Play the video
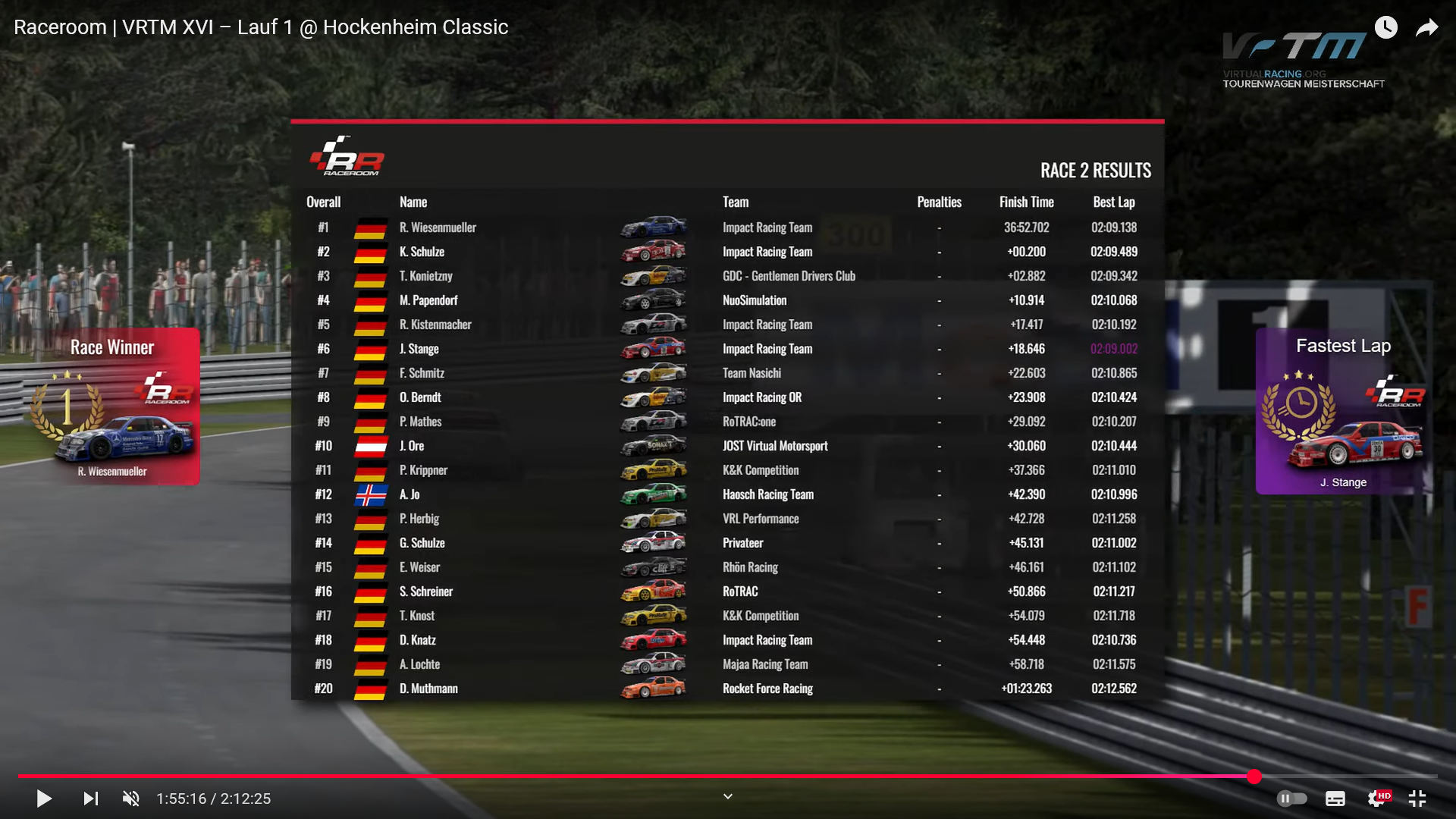This screenshot has height=819, width=1456. (x=44, y=799)
